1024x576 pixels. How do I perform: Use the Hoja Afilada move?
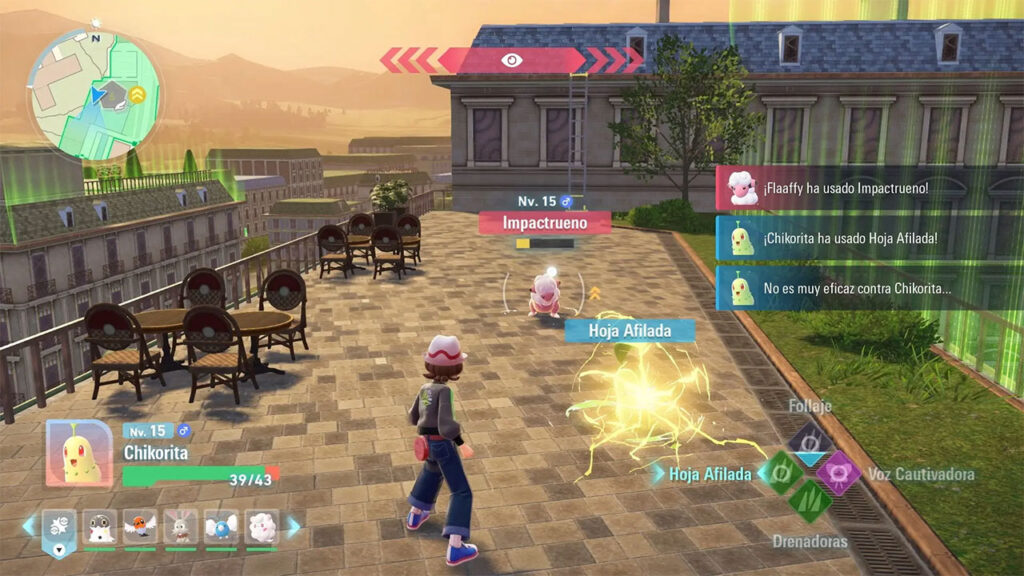point(782,471)
